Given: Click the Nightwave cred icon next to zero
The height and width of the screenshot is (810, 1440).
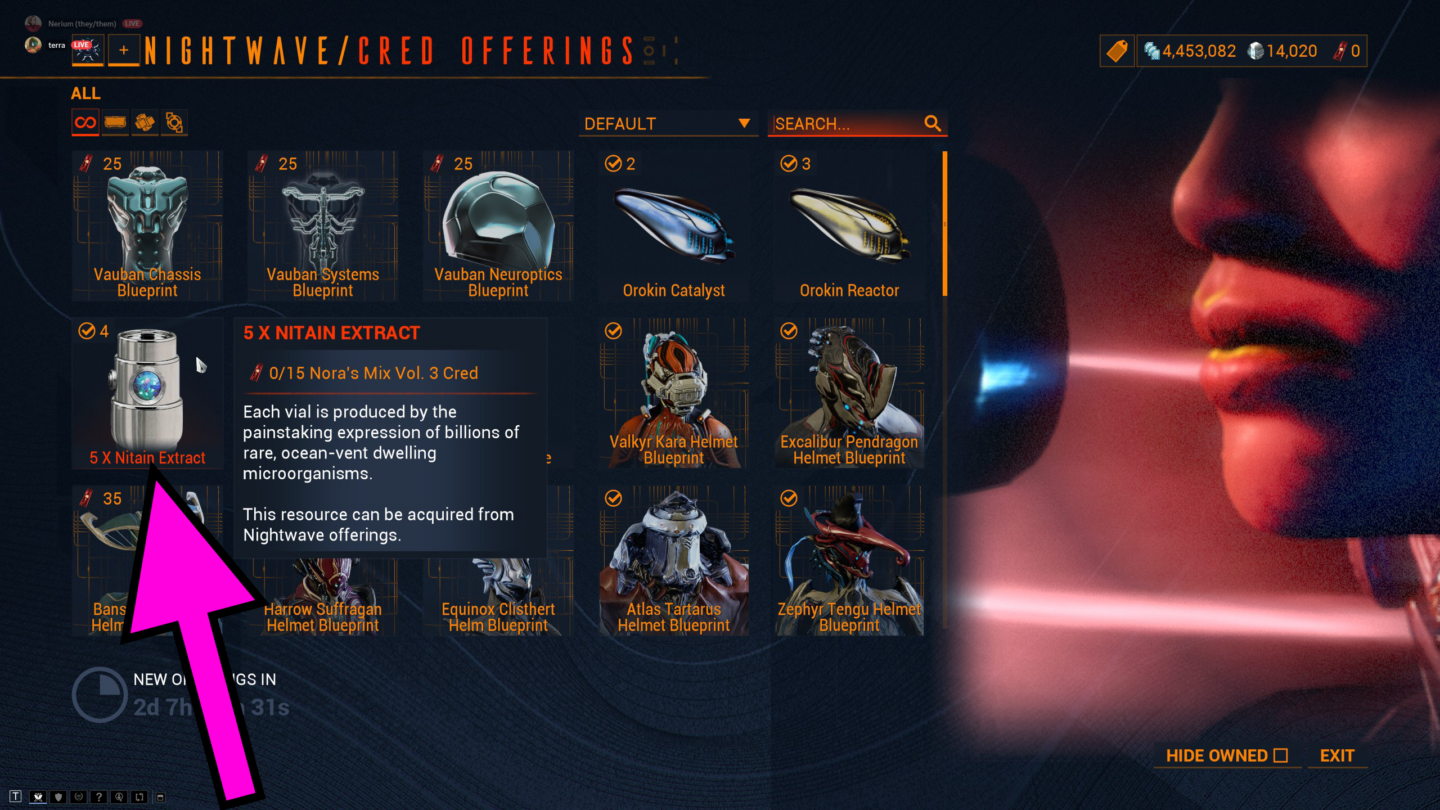Looking at the screenshot, I should click(1339, 50).
